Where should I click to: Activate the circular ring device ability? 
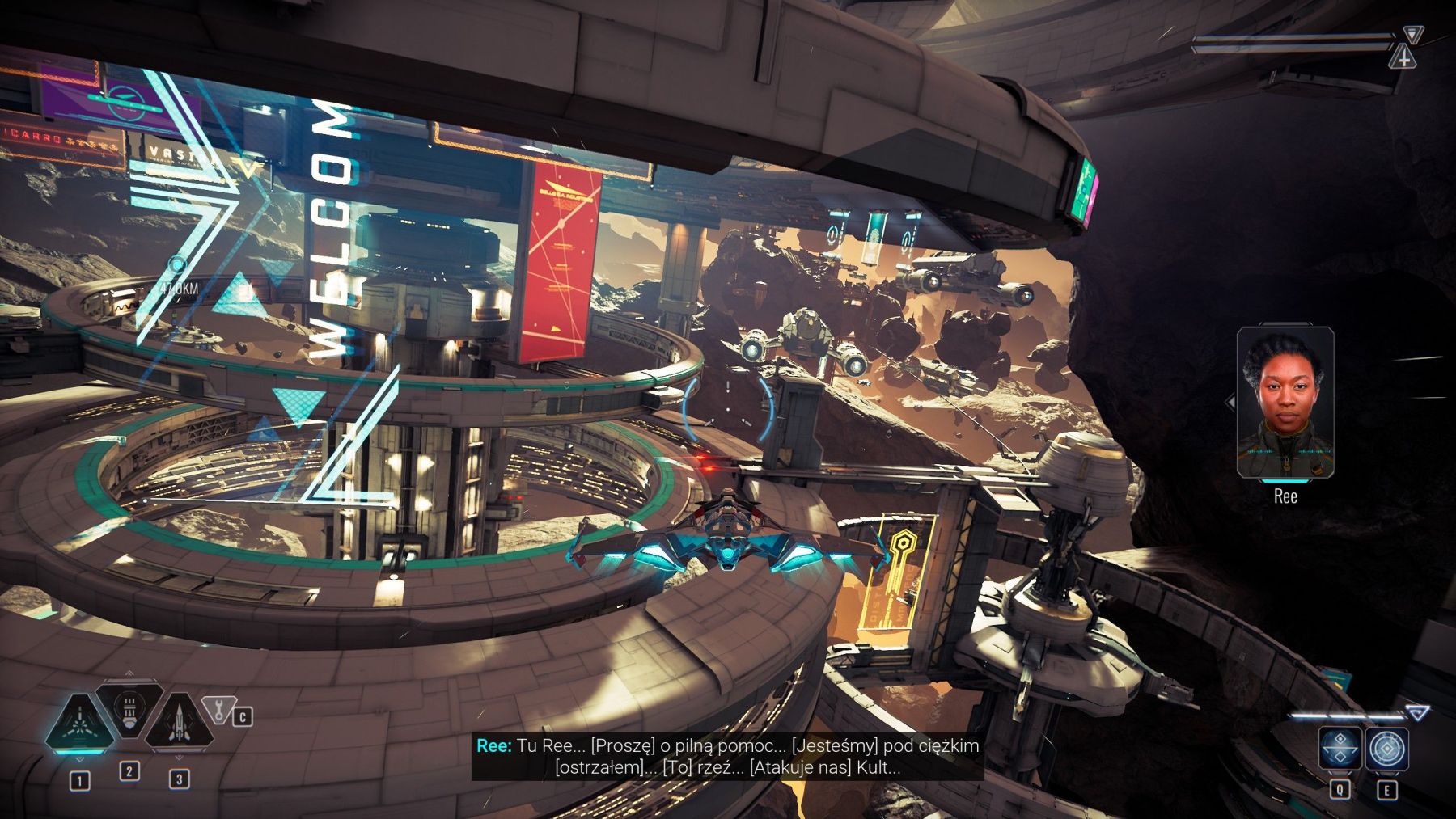[1388, 749]
